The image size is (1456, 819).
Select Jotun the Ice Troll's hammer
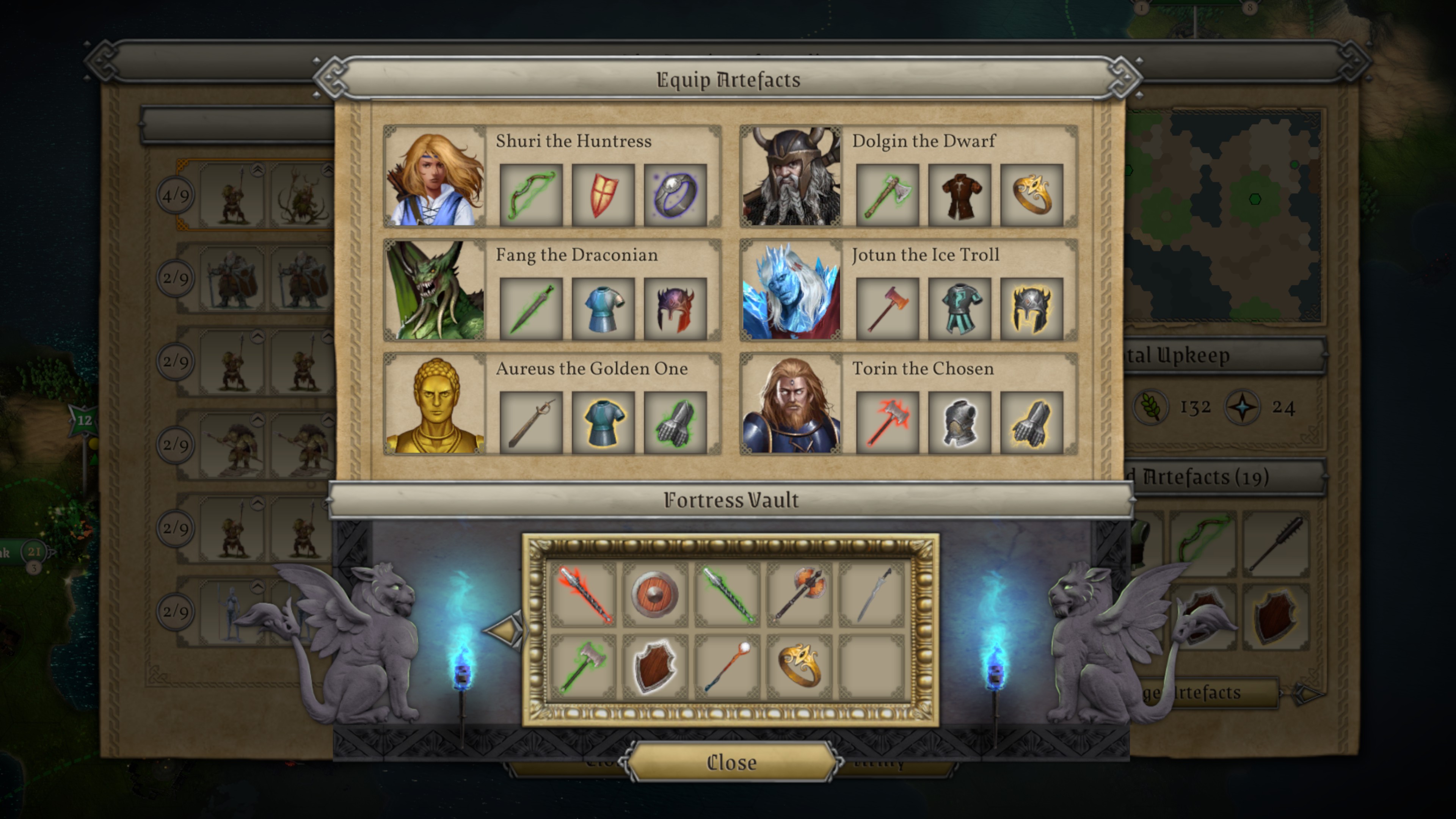pyautogui.click(x=887, y=309)
